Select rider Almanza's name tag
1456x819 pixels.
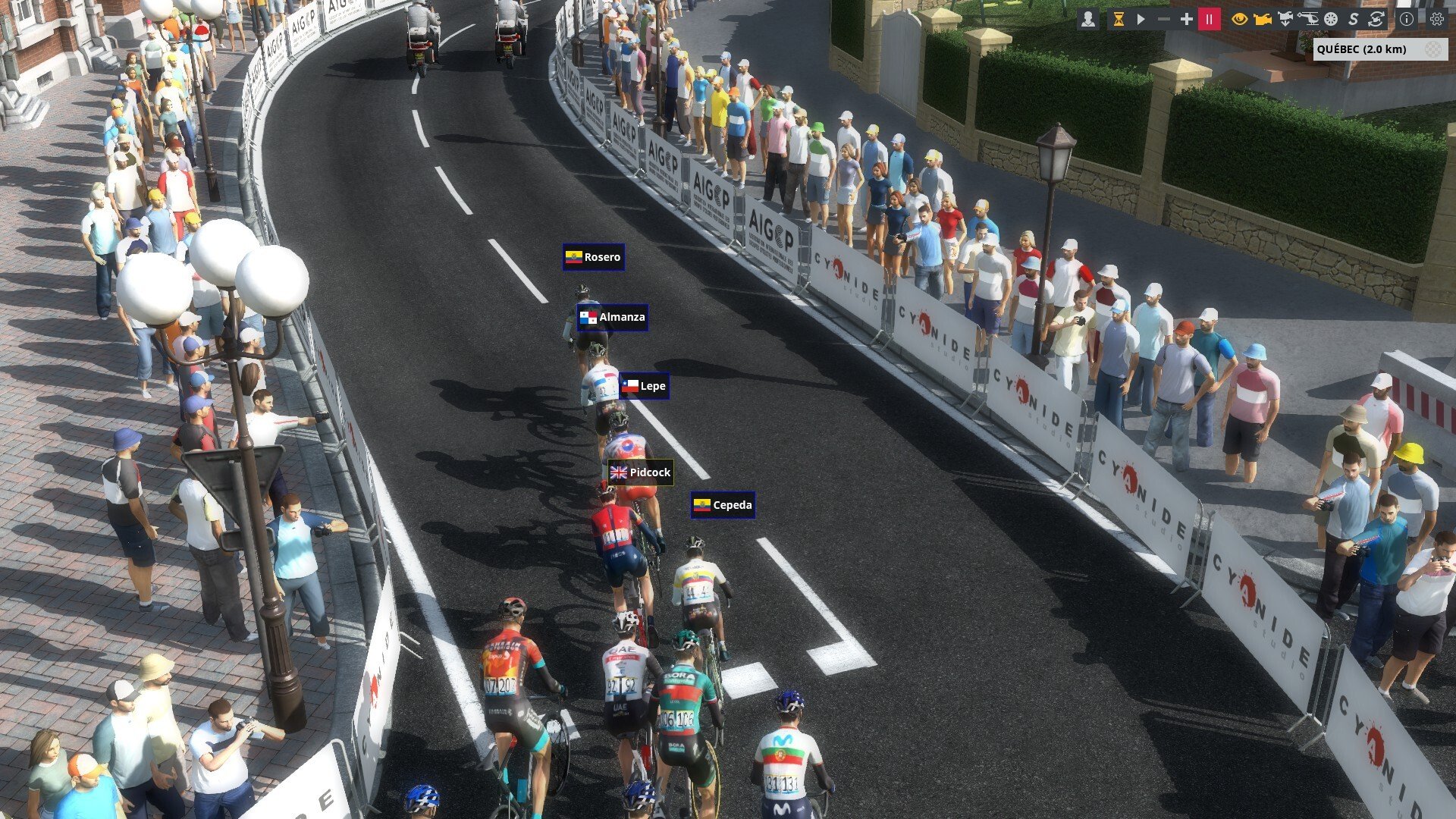[613, 317]
